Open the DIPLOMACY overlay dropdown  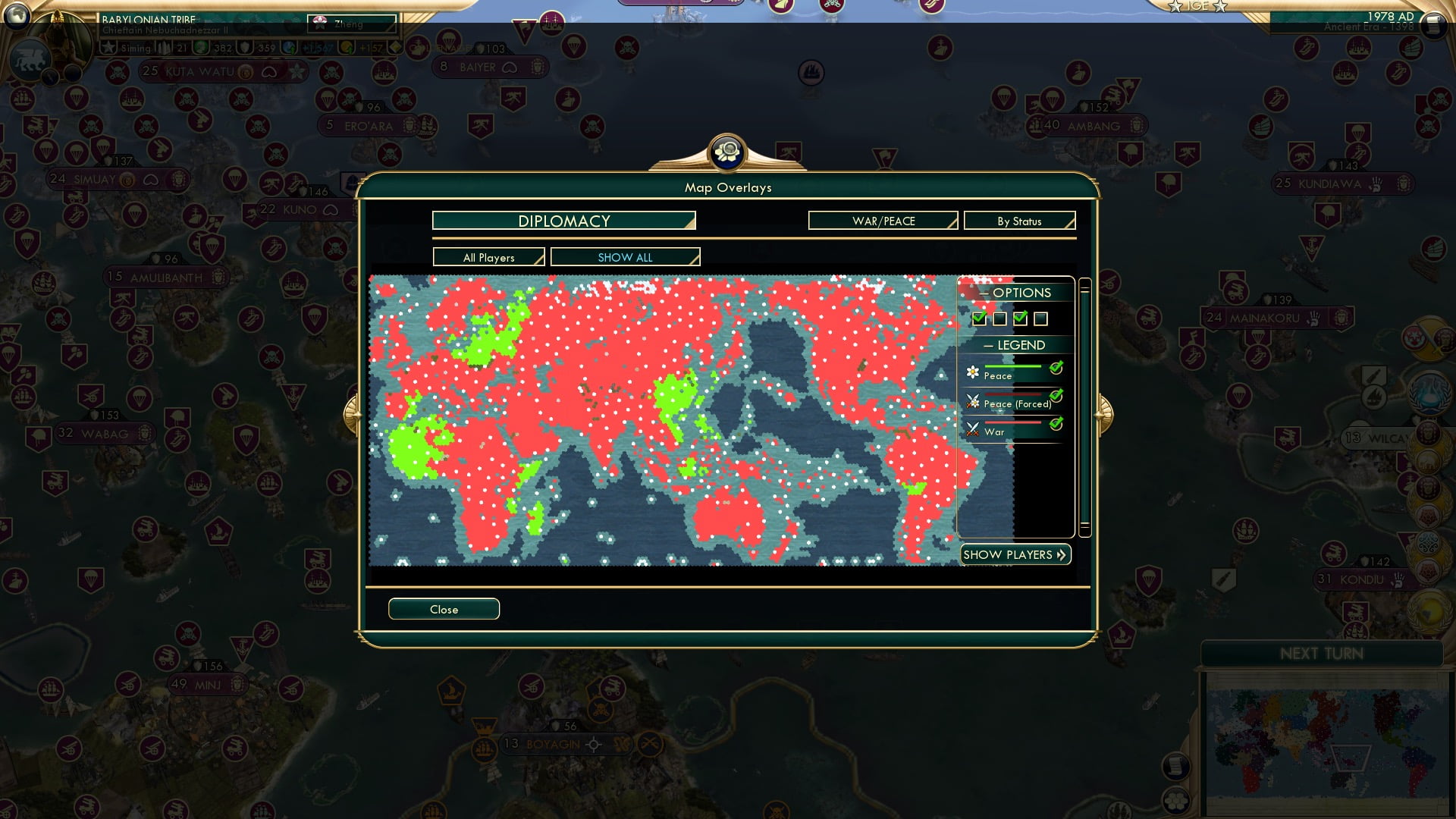(x=563, y=221)
